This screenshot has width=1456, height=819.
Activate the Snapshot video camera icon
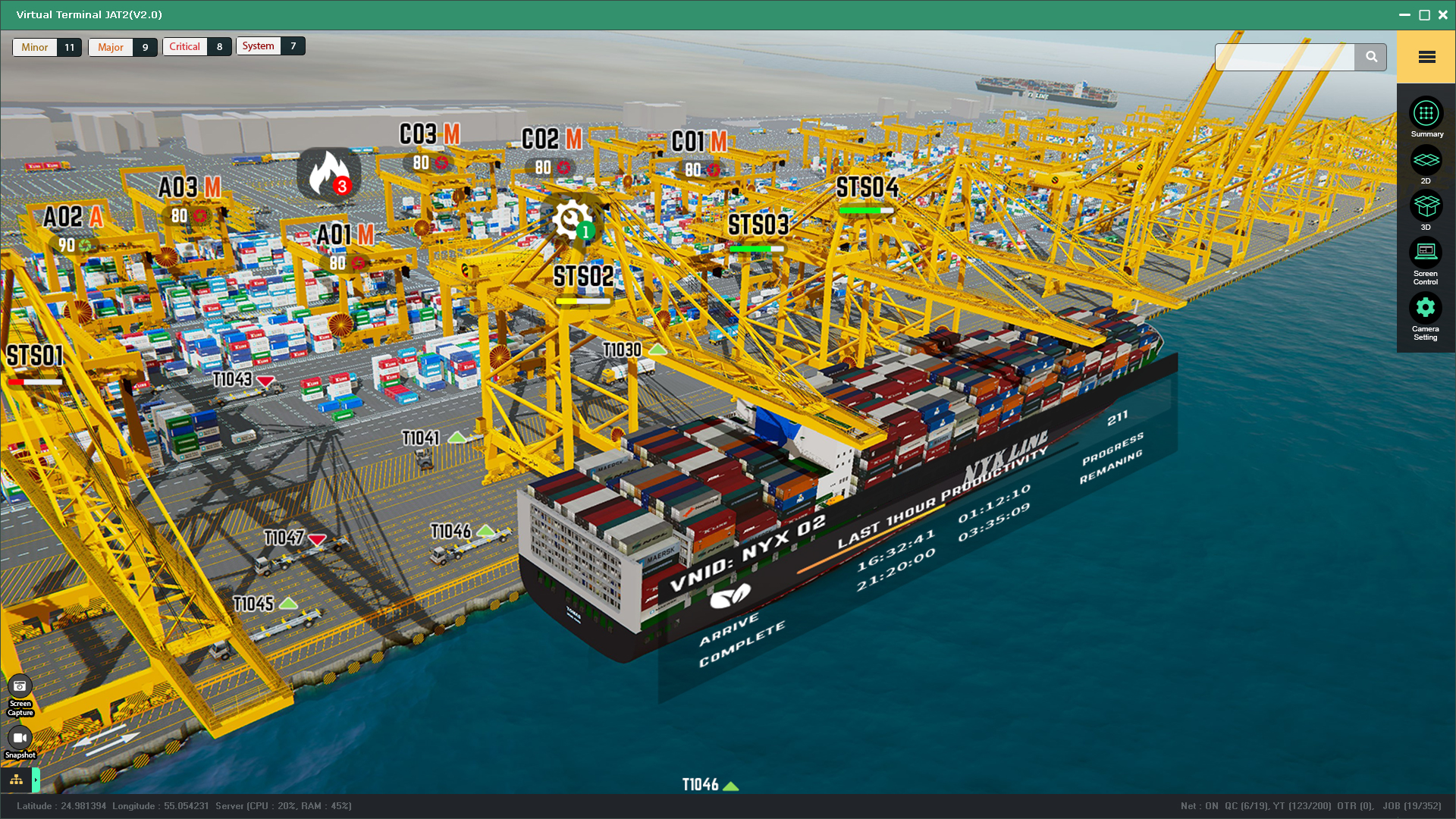(20, 737)
